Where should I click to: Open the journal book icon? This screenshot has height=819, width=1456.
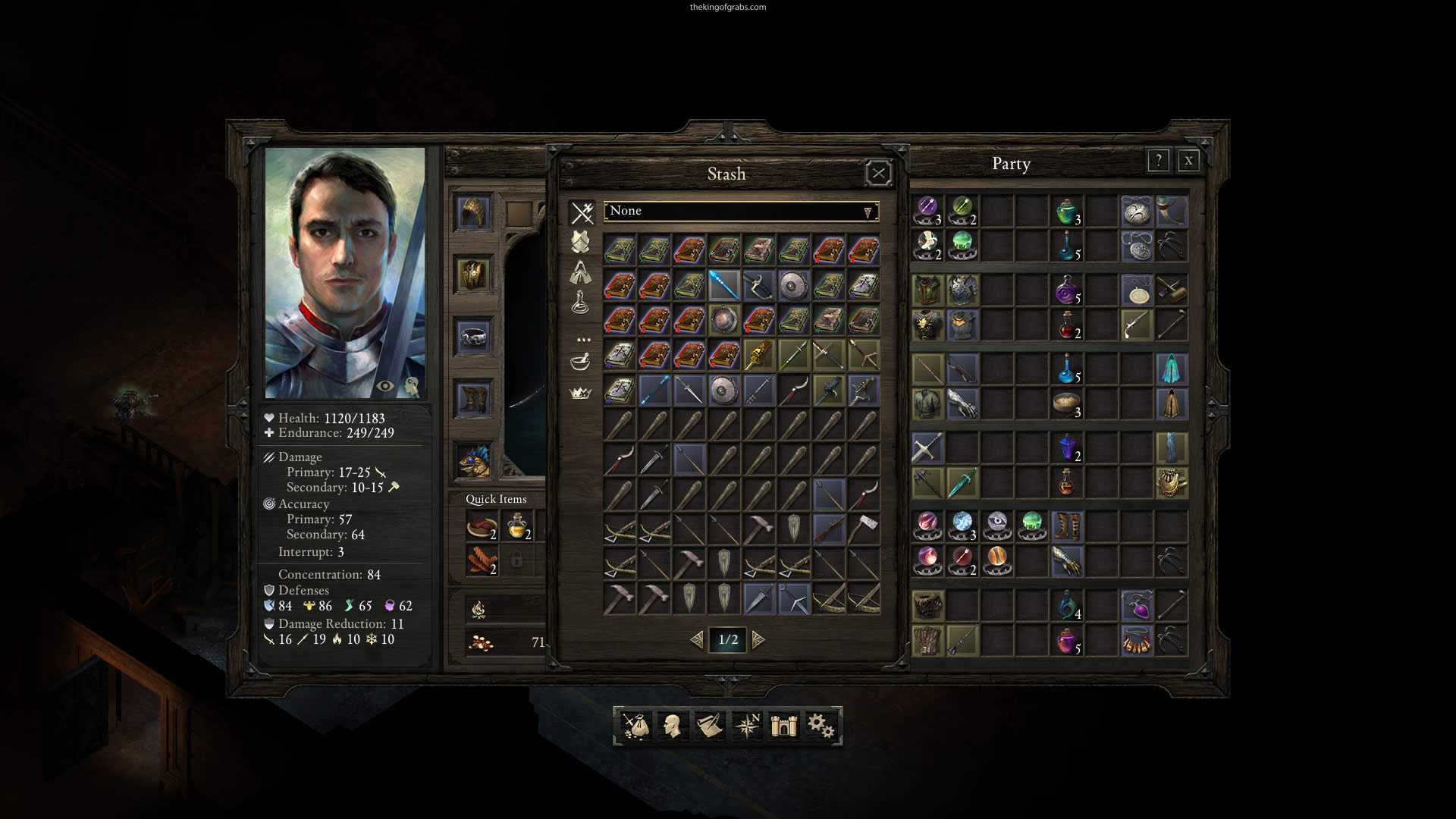(709, 726)
